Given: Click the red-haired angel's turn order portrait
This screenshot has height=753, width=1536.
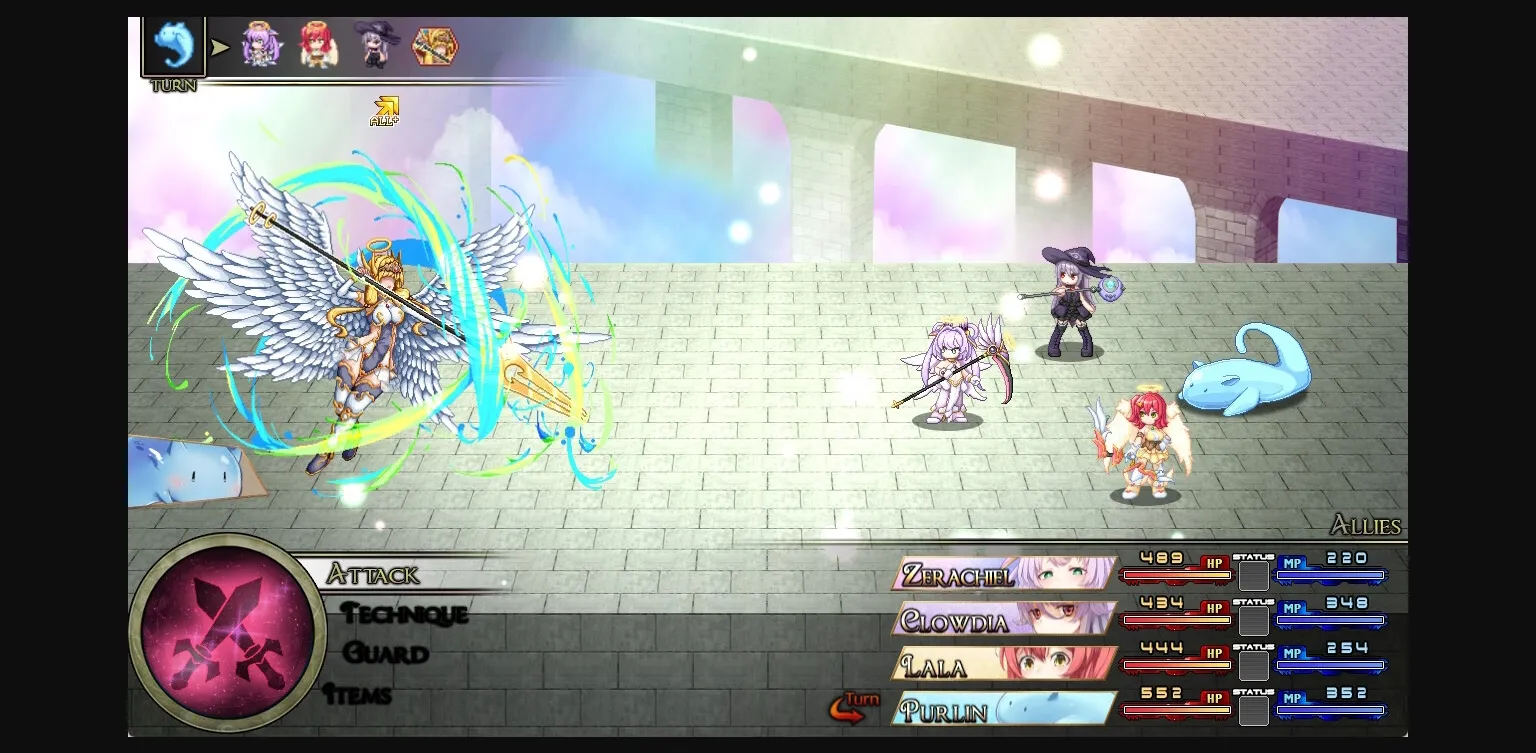Looking at the screenshot, I should coord(318,45).
